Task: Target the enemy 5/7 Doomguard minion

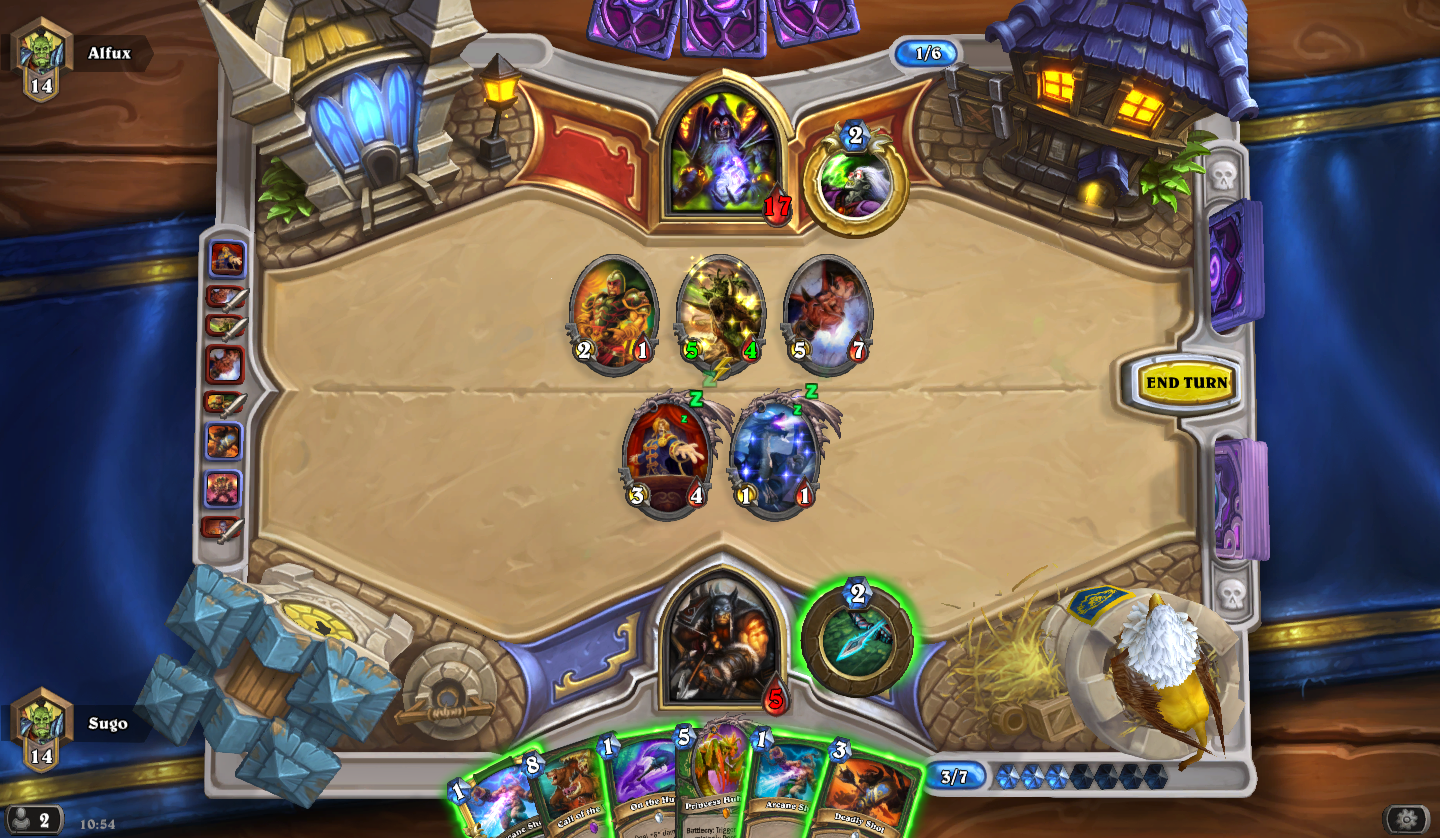Action: click(827, 312)
